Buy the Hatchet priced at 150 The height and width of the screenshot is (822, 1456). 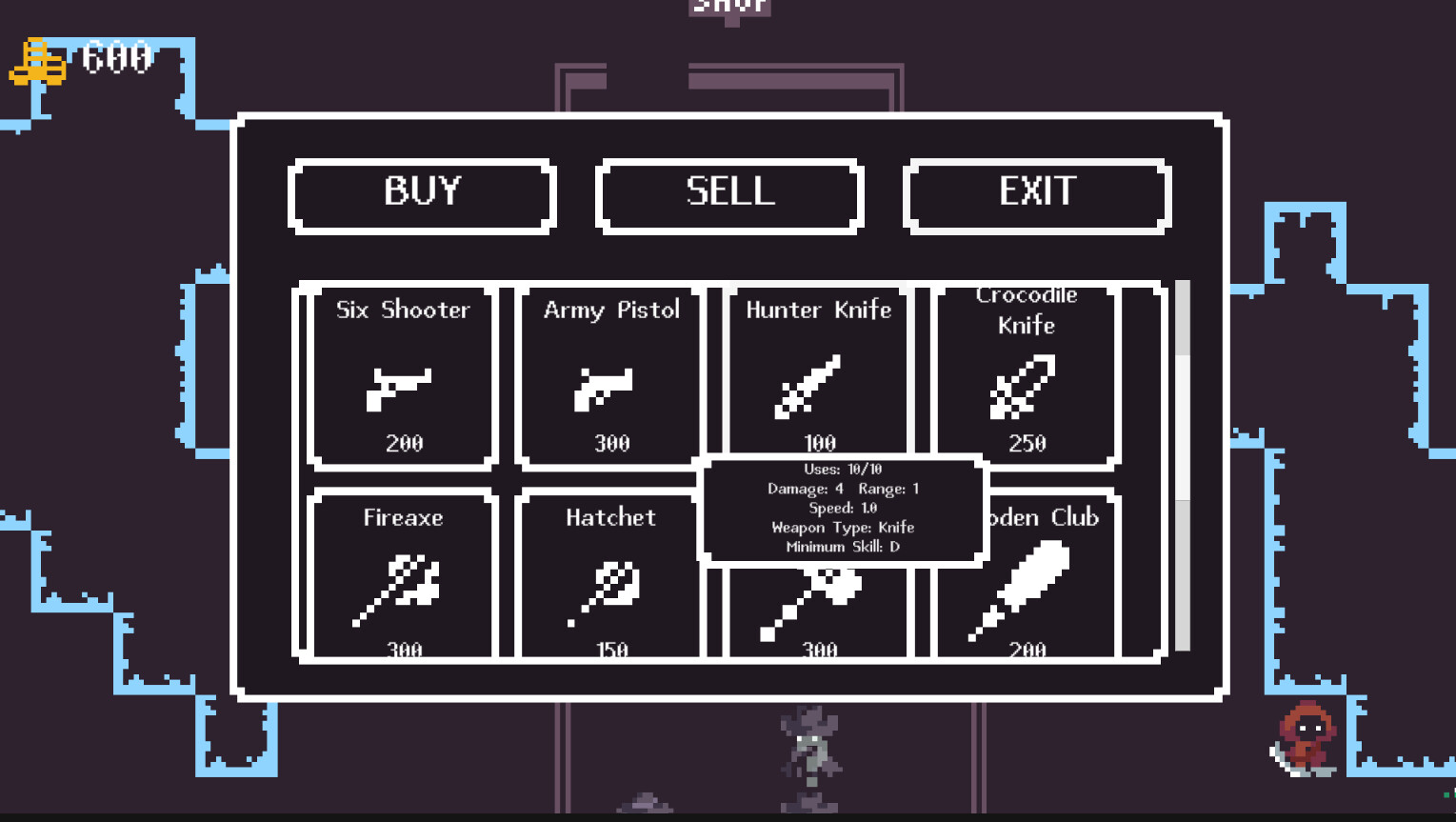coord(608,576)
